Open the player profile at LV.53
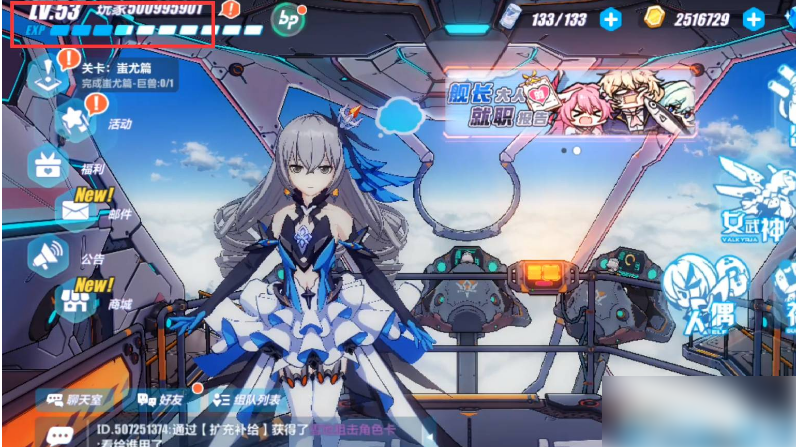The image size is (796, 447). point(112,20)
